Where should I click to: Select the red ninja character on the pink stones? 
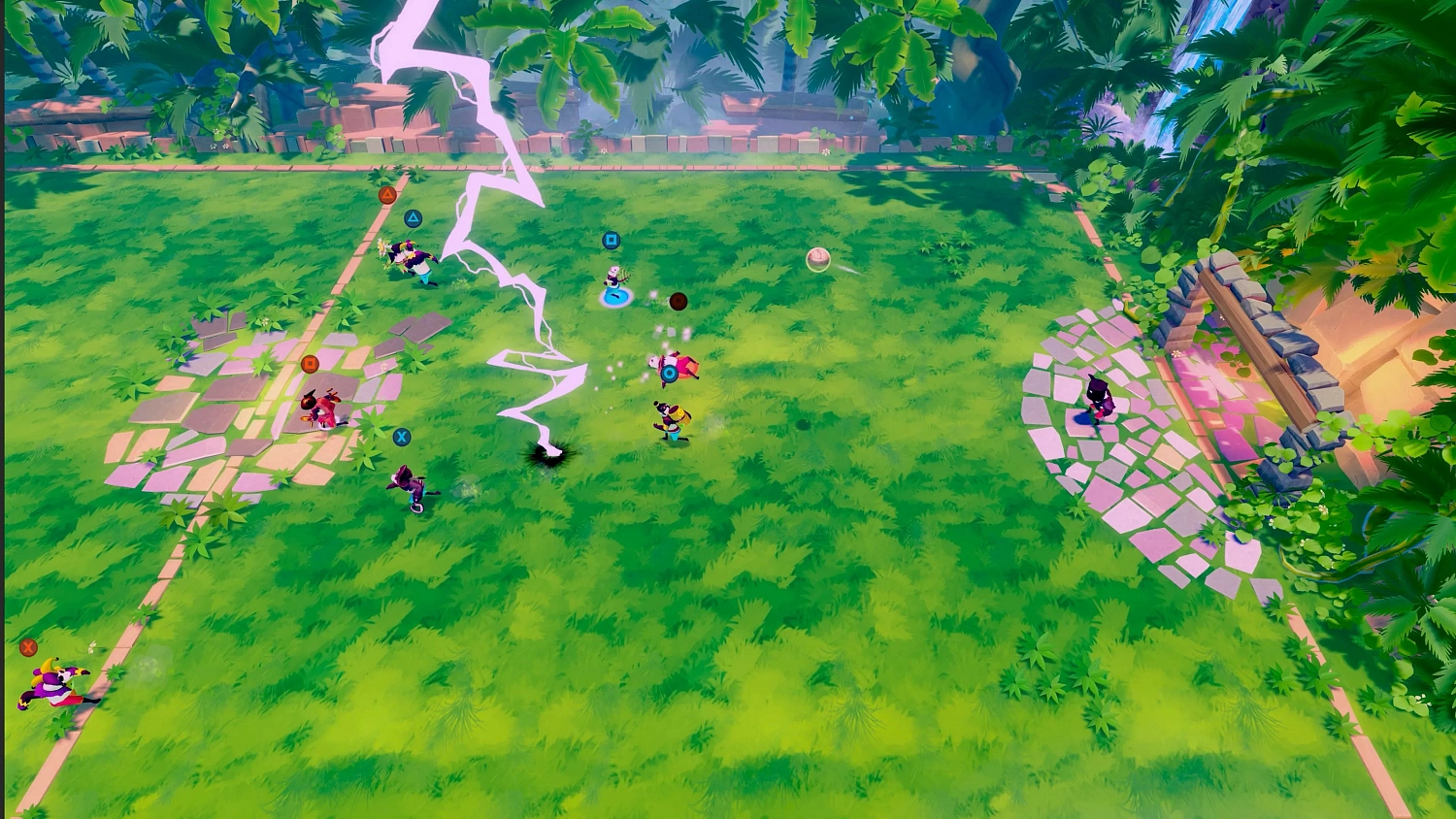click(320, 406)
